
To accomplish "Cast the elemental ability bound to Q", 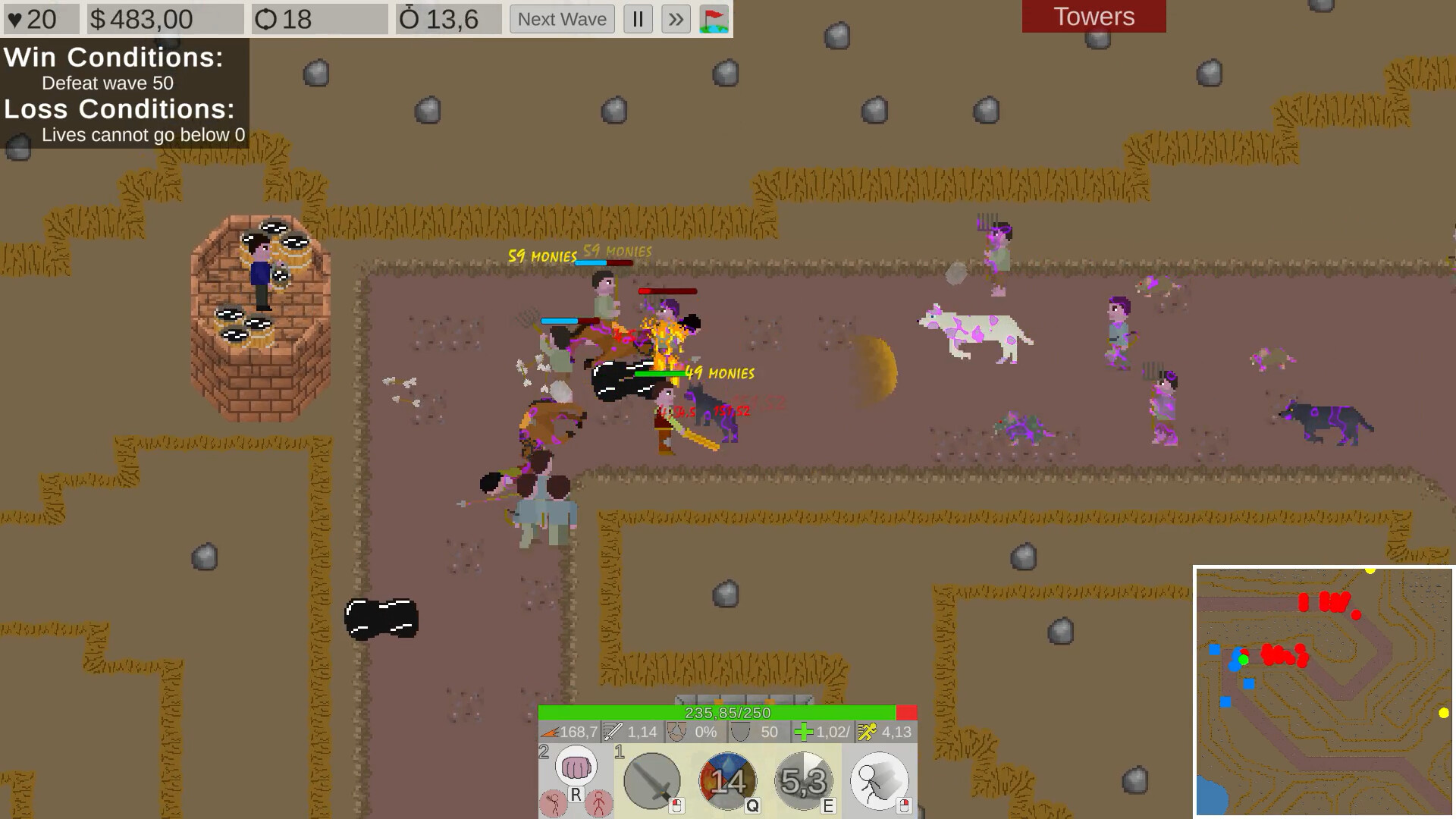I will 726,780.
